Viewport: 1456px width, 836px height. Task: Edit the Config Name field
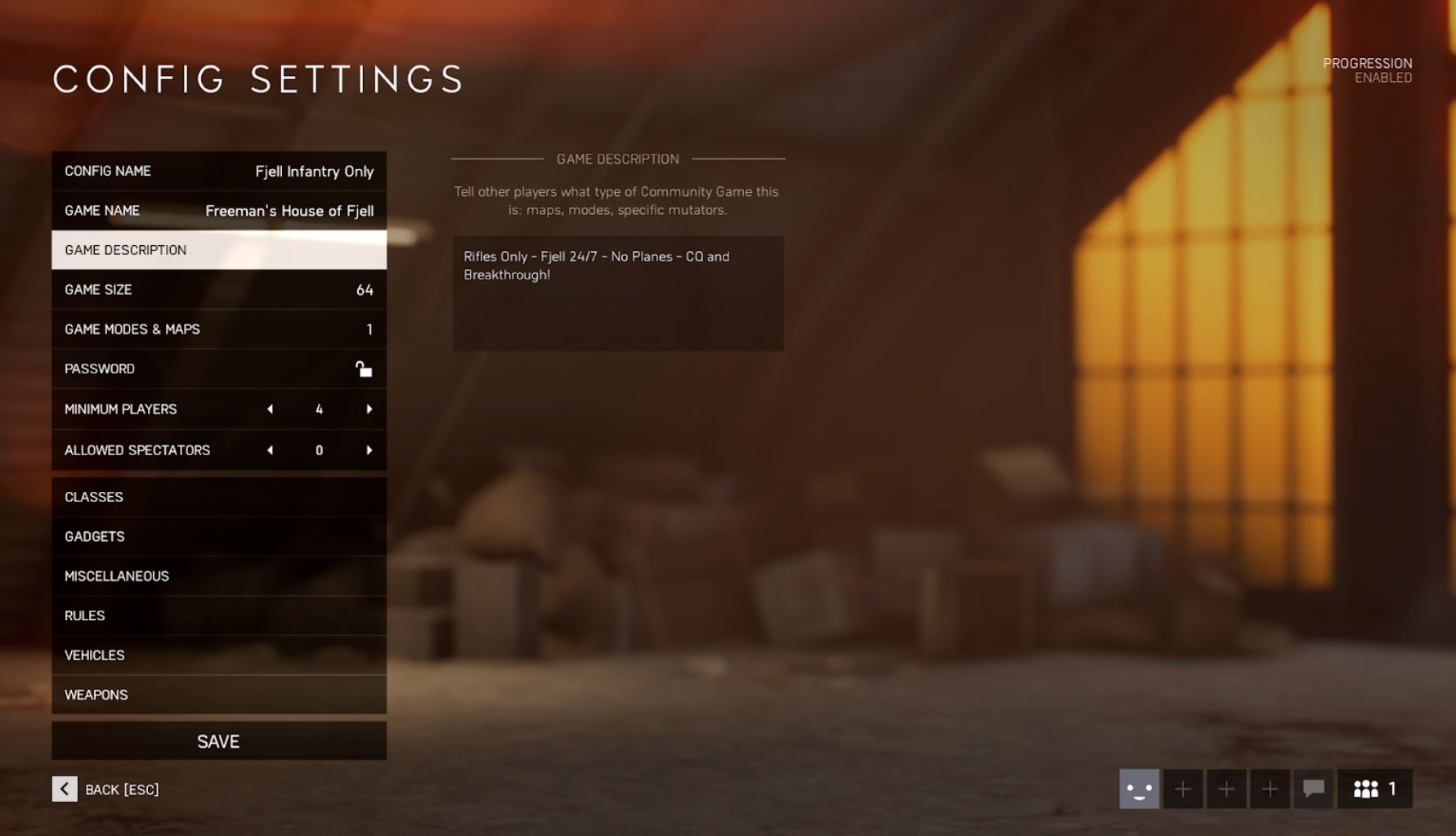pyautogui.click(x=218, y=171)
